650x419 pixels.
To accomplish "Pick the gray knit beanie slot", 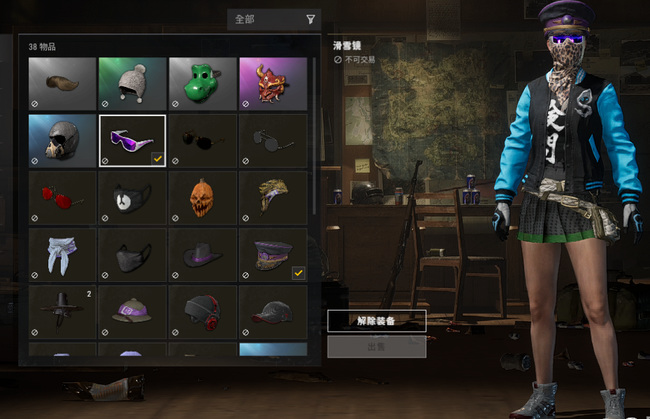I will point(132,83).
